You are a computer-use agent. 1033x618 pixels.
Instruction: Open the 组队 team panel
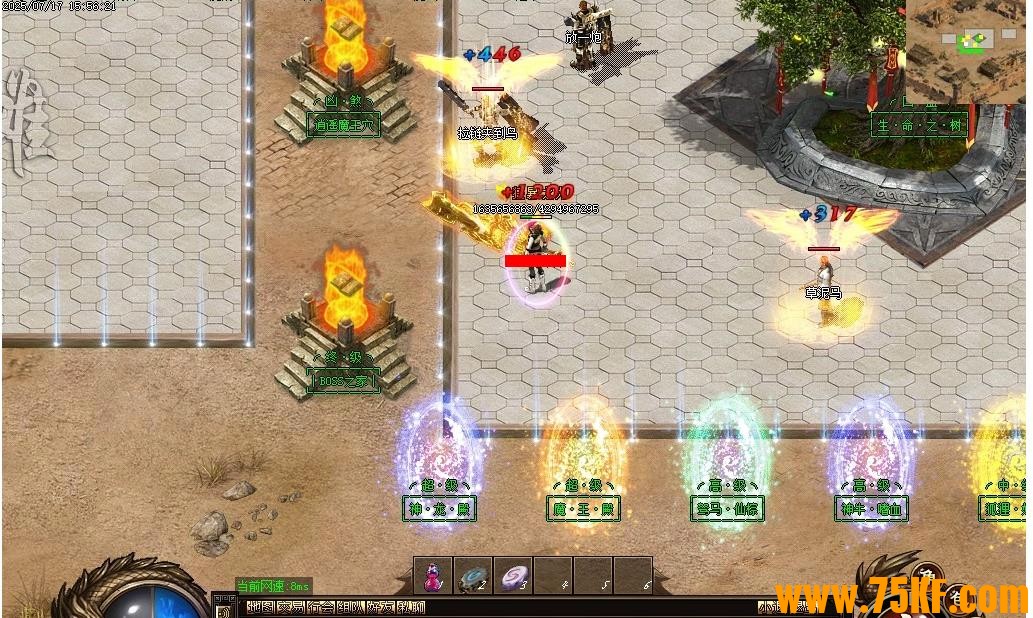point(350,608)
